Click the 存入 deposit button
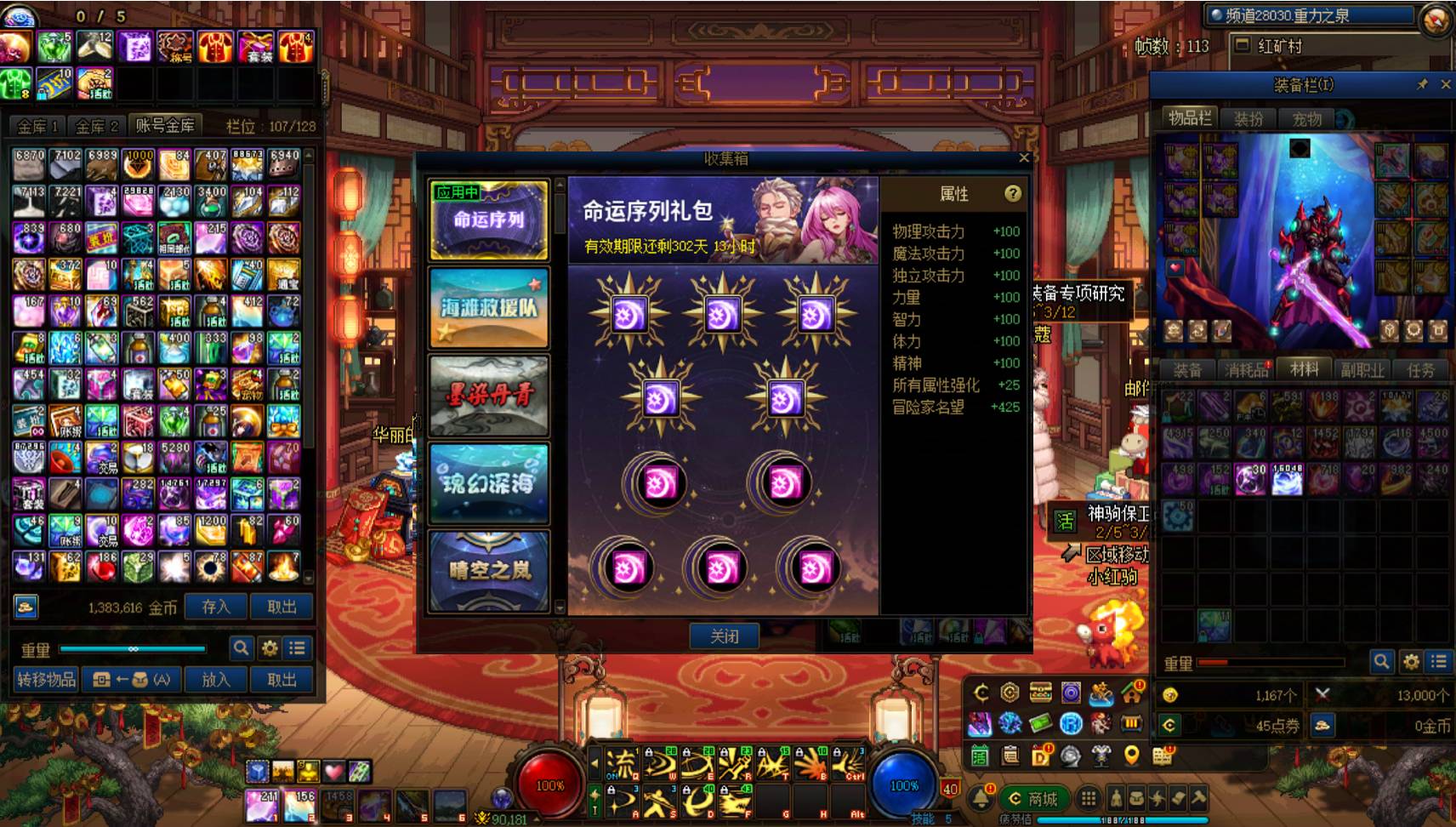Image resolution: width=1456 pixels, height=827 pixels. click(216, 606)
